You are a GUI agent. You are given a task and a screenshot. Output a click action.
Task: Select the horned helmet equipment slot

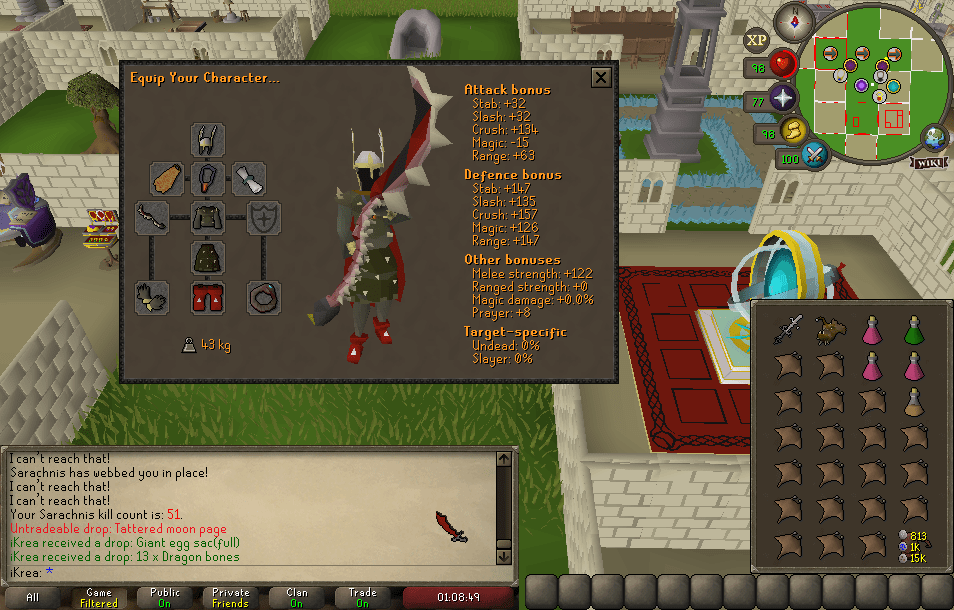point(208,139)
